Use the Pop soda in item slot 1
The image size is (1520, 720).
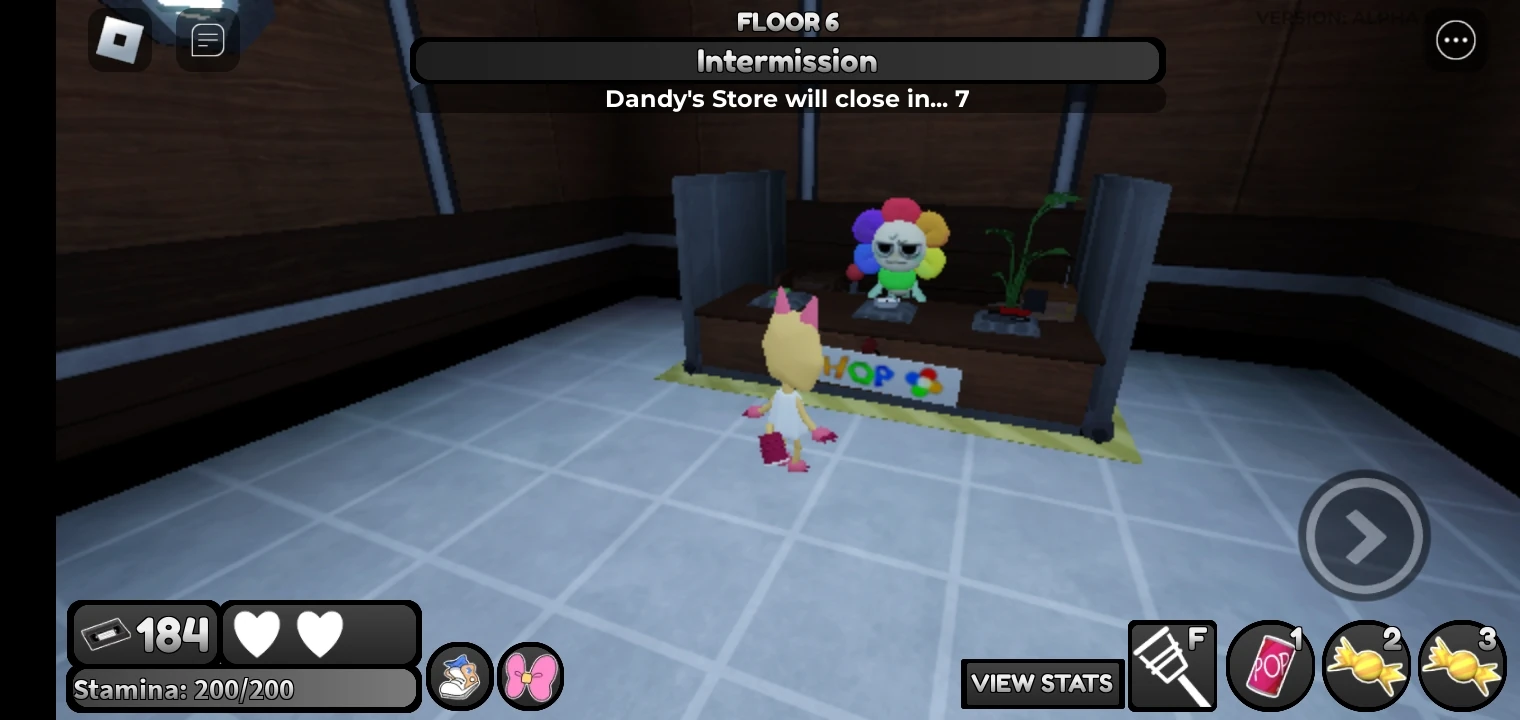tap(1269, 664)
